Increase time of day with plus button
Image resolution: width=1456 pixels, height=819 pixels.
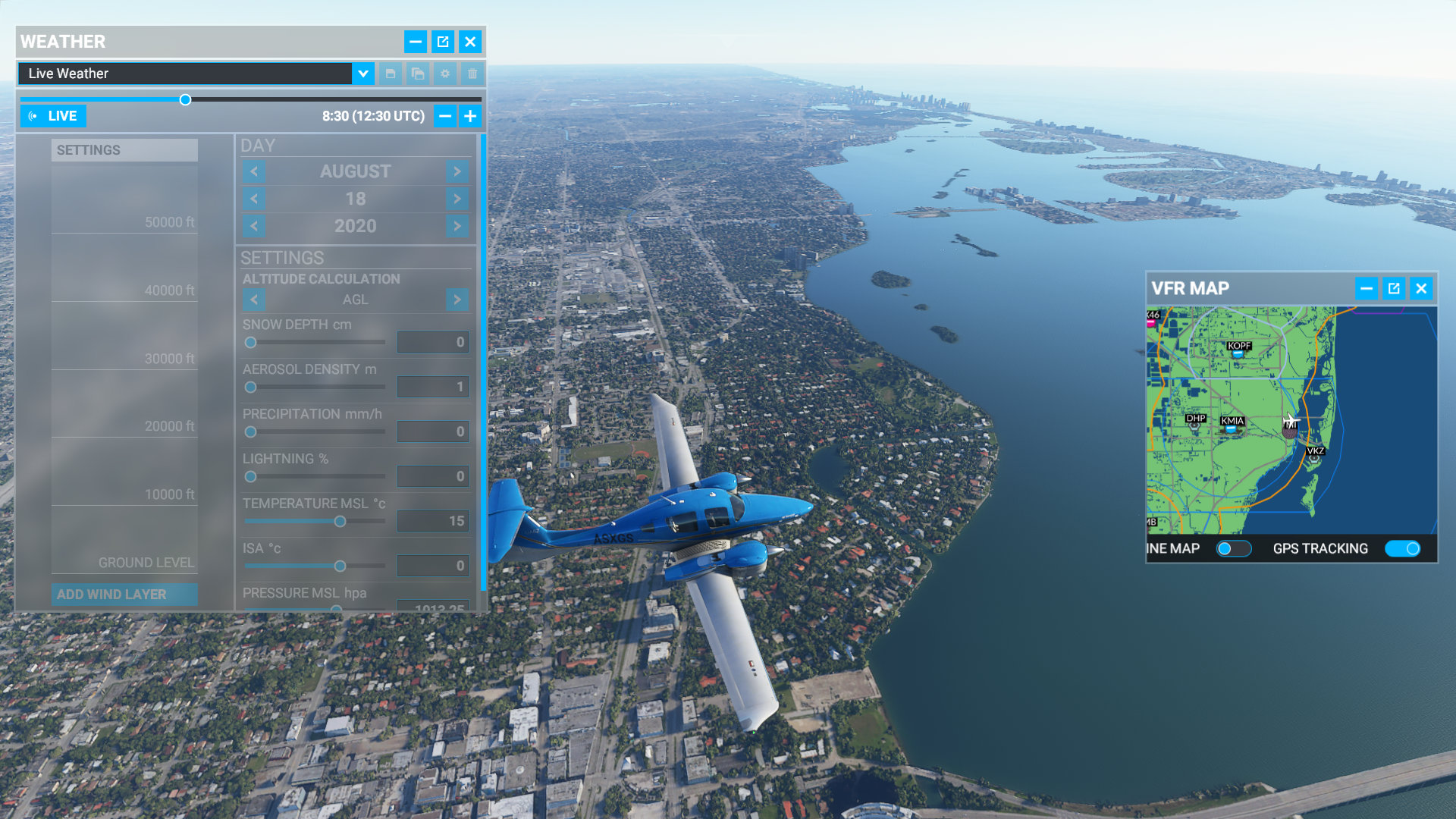[x=470, y=116]
